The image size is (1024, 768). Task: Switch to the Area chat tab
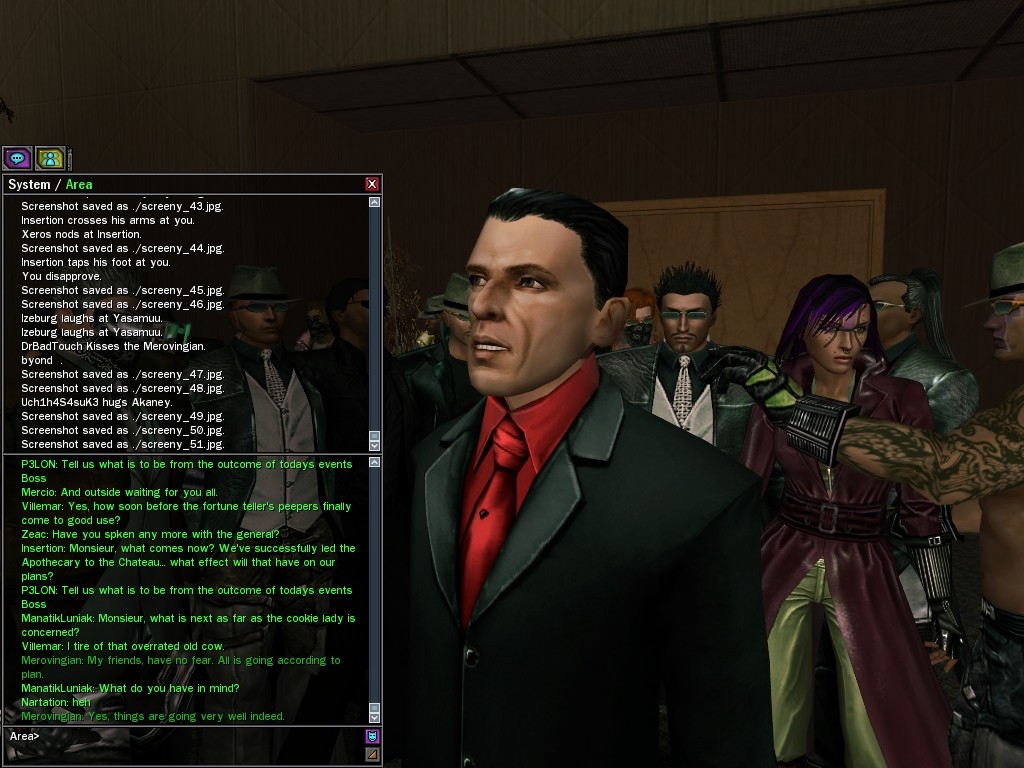click(79, 184)
